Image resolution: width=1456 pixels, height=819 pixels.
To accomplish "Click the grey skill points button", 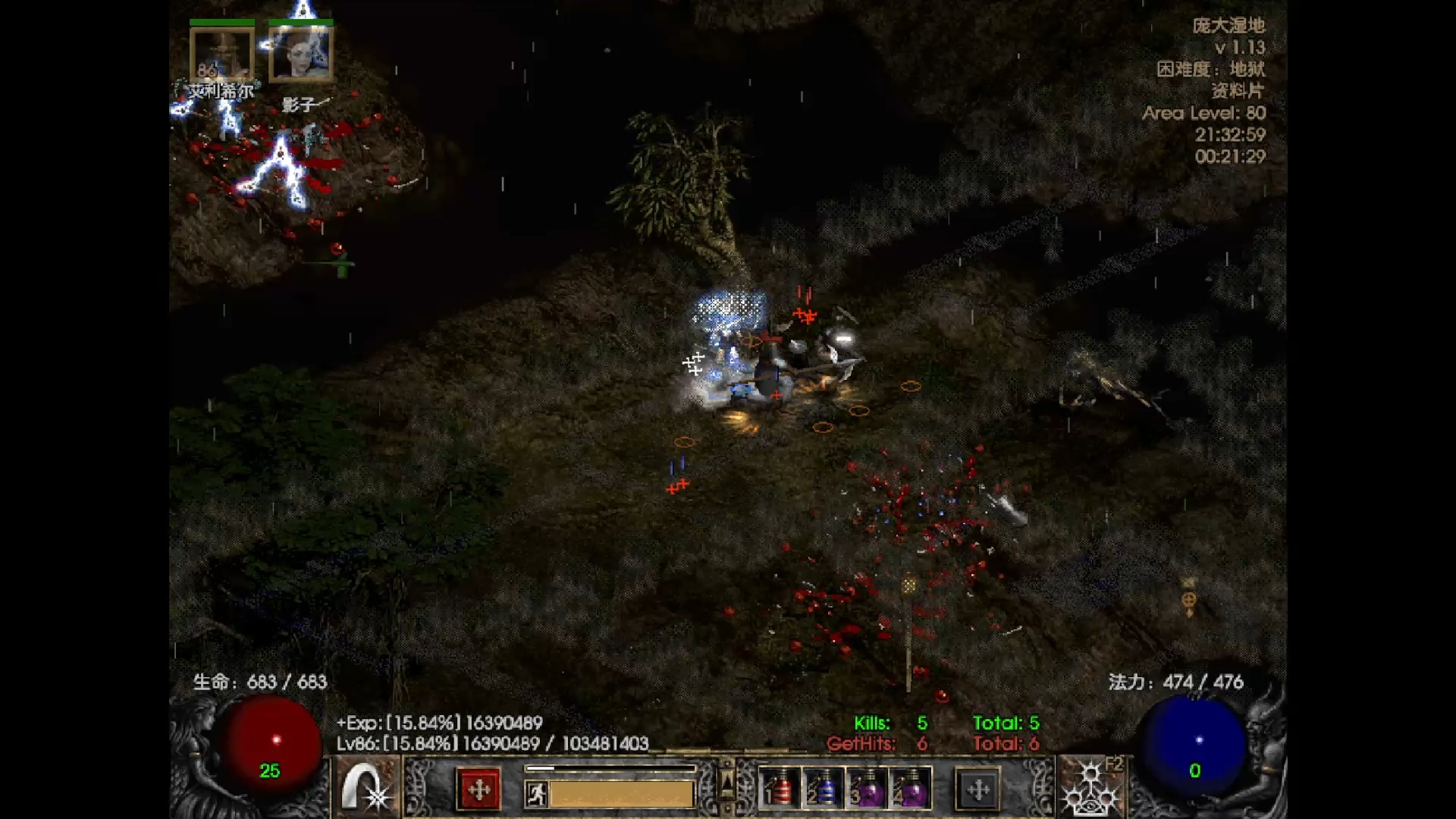I will (977, 789).
